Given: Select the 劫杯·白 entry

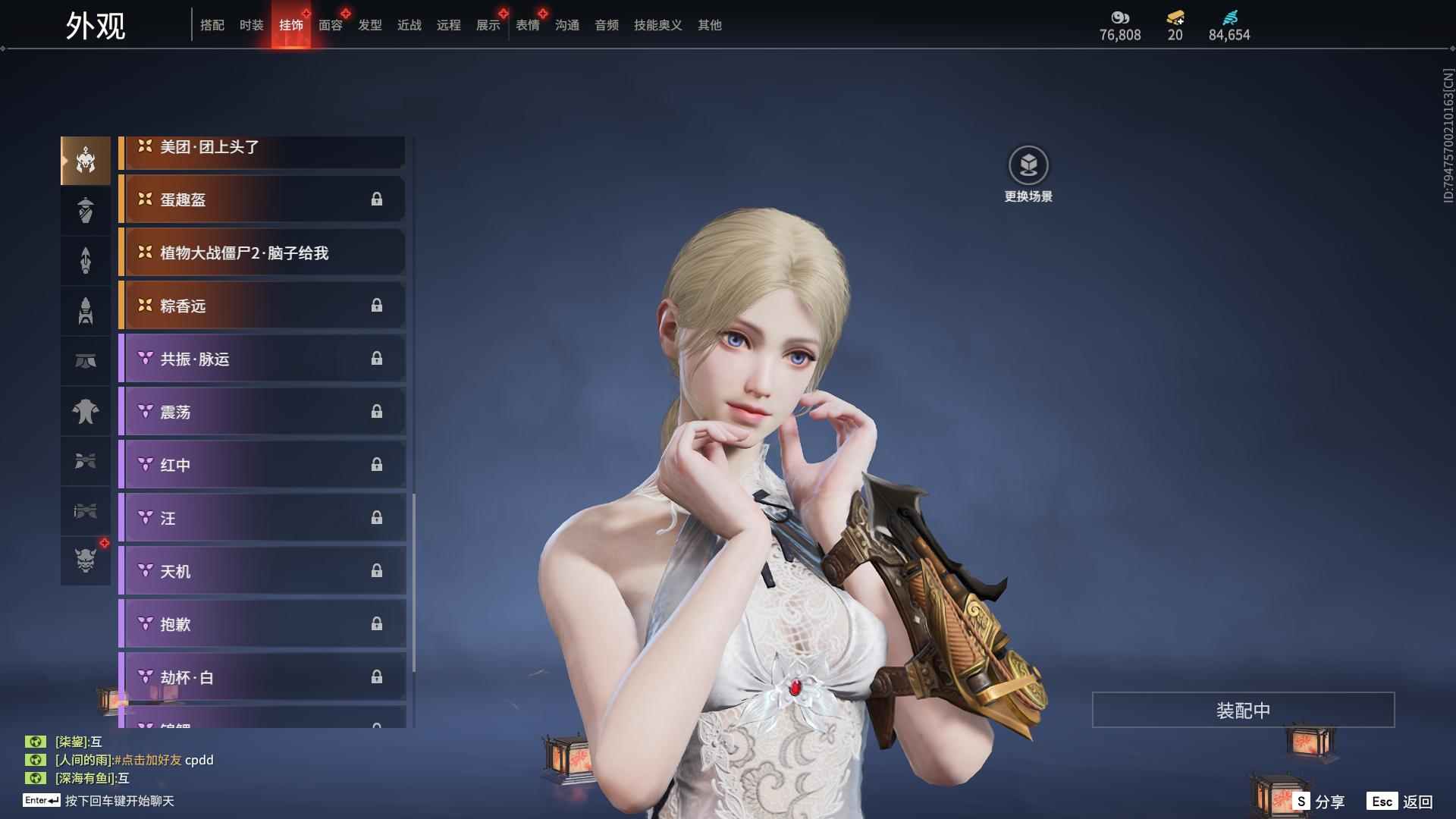Looking at the screenshot, I should [x=262, y=677].
